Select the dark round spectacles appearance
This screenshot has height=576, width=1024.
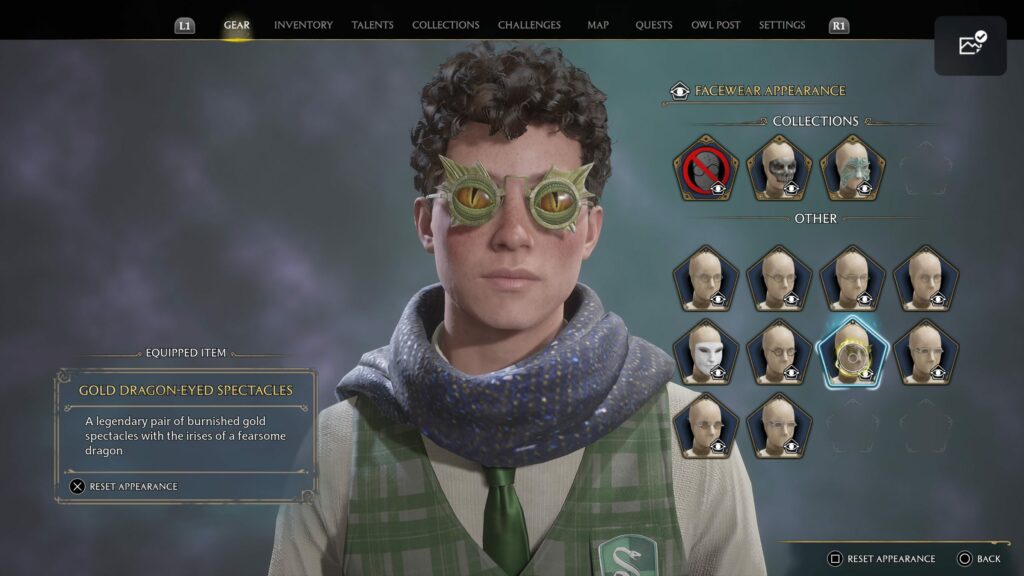779,352
